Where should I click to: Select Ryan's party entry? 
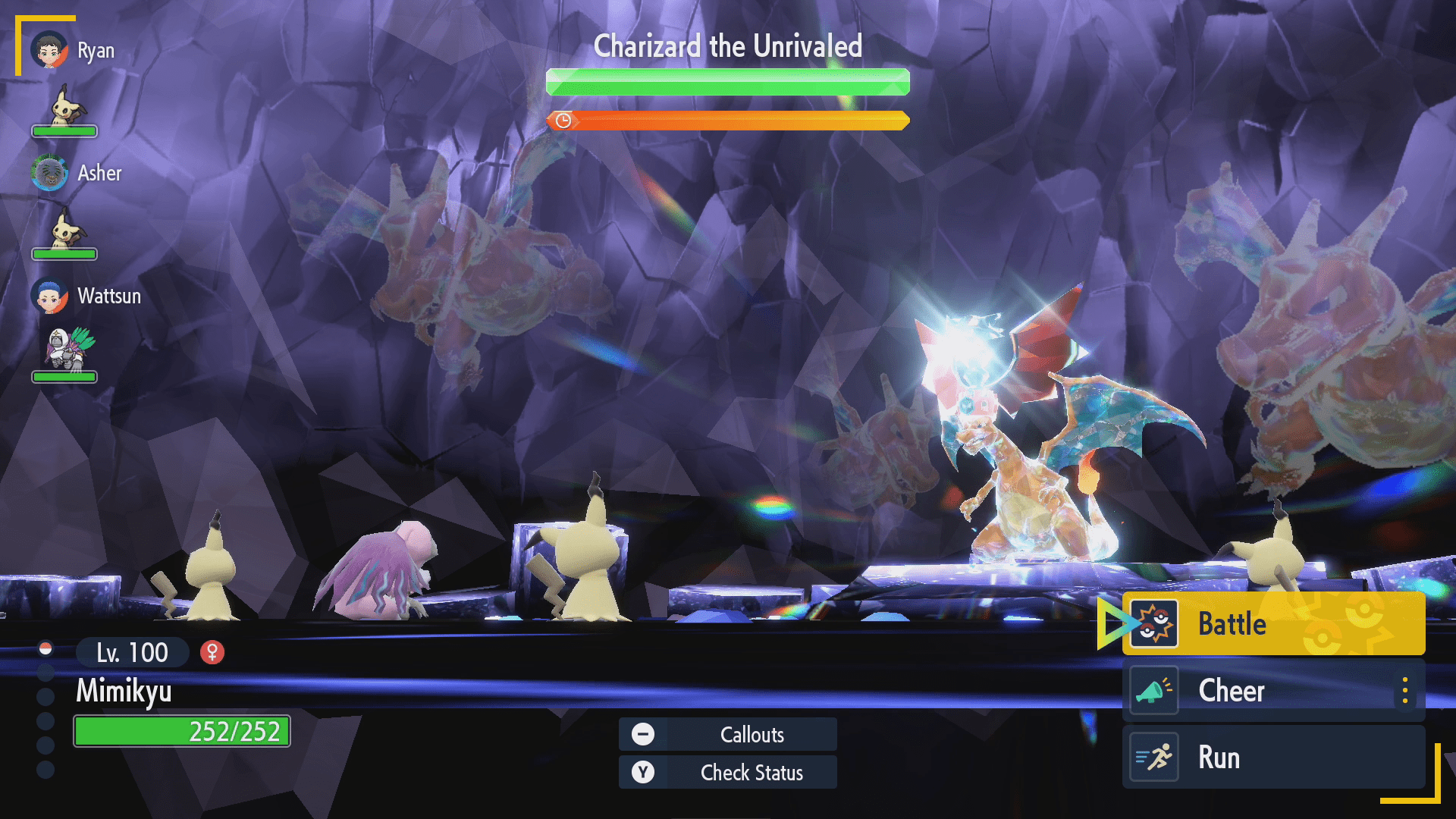tap(73, 51)
